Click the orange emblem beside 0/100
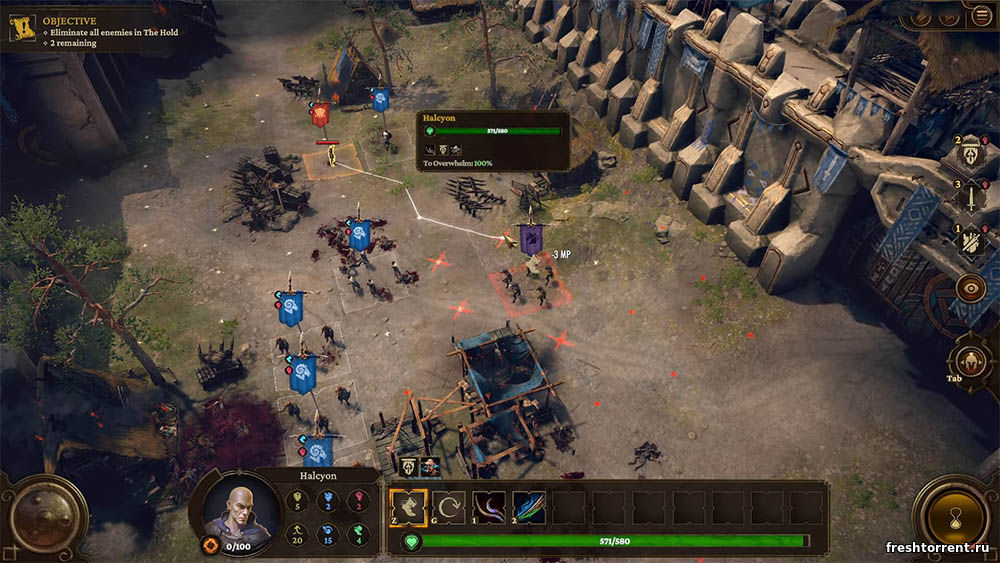 [211, 546]
